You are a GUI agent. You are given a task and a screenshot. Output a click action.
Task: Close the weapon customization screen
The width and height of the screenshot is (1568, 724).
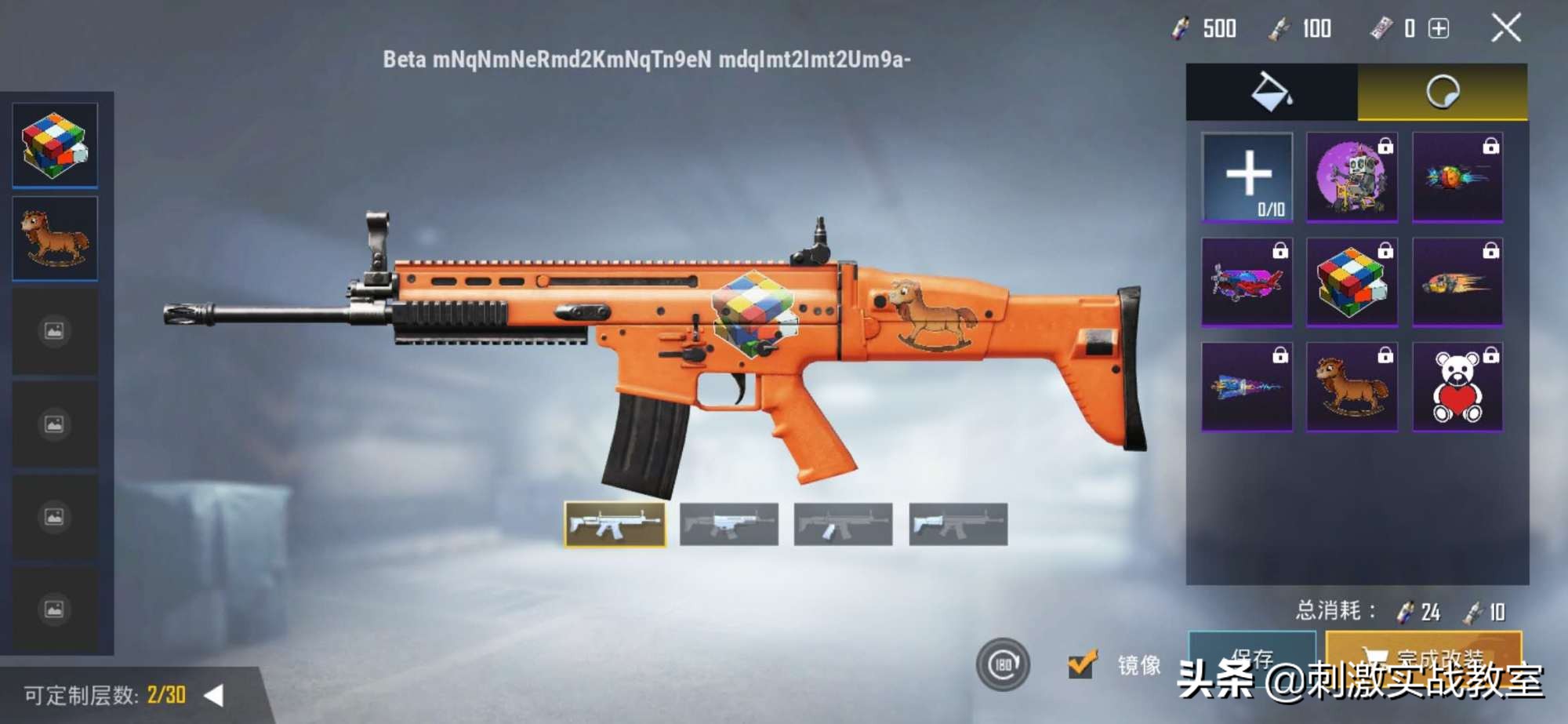pos(1505,28)
